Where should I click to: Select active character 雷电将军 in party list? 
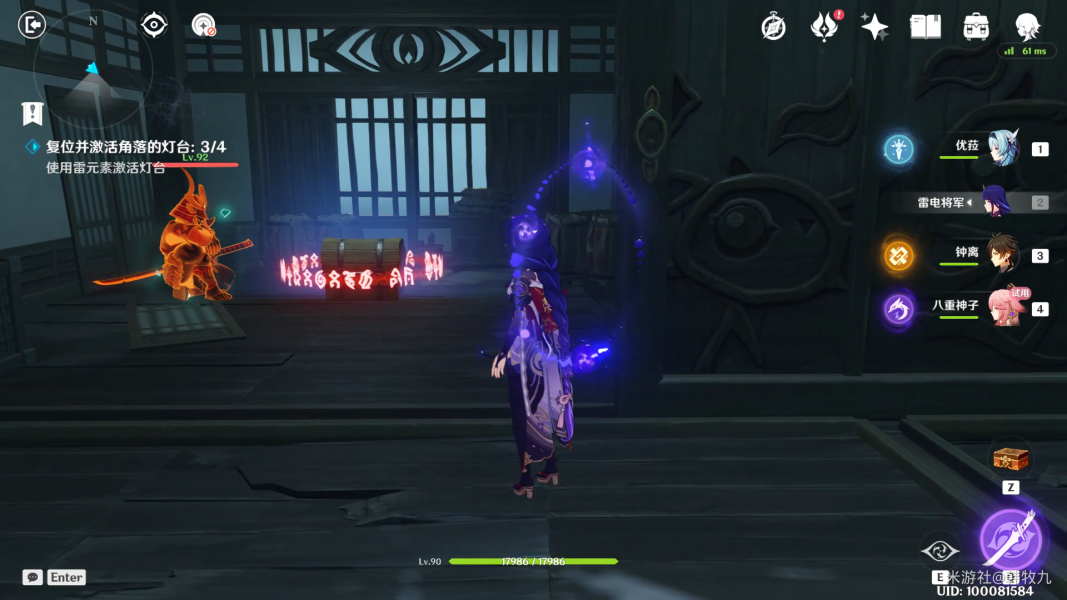pyautogui.click(x=996, y=202)
